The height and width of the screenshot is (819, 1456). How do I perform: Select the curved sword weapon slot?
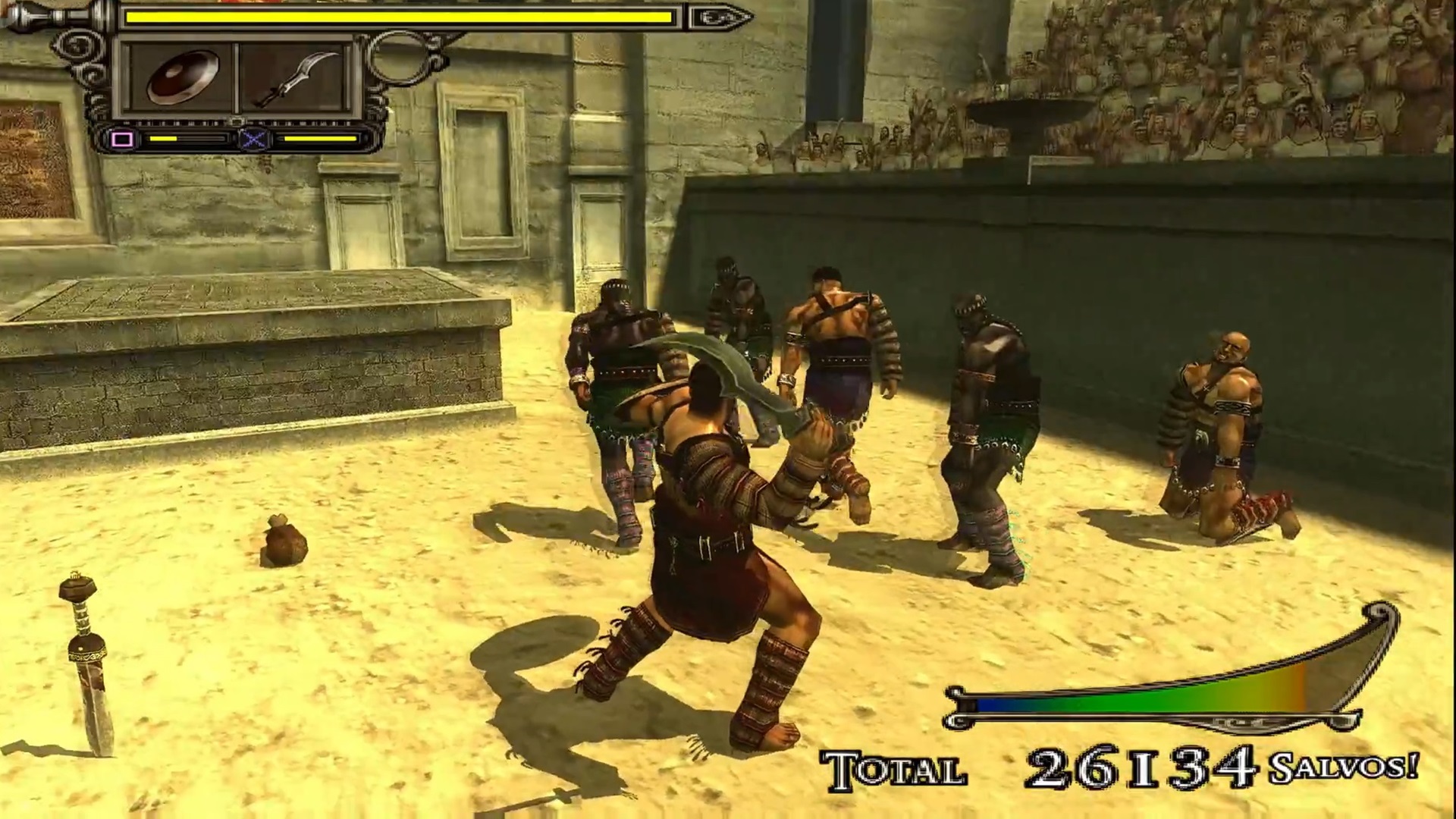(x=296, y=78)
